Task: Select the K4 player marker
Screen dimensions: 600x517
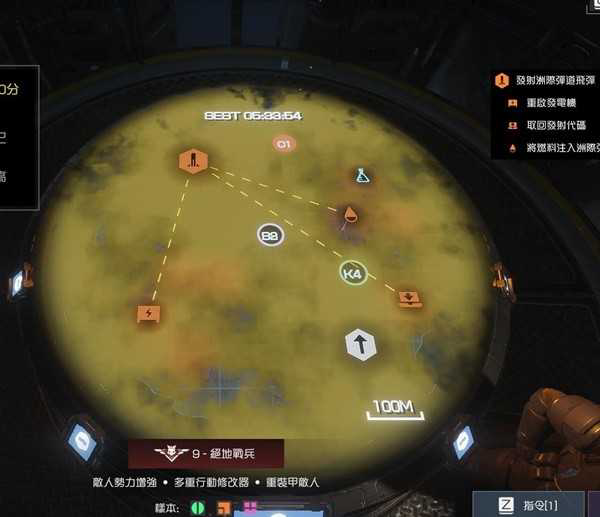Action: coord(352,273)
